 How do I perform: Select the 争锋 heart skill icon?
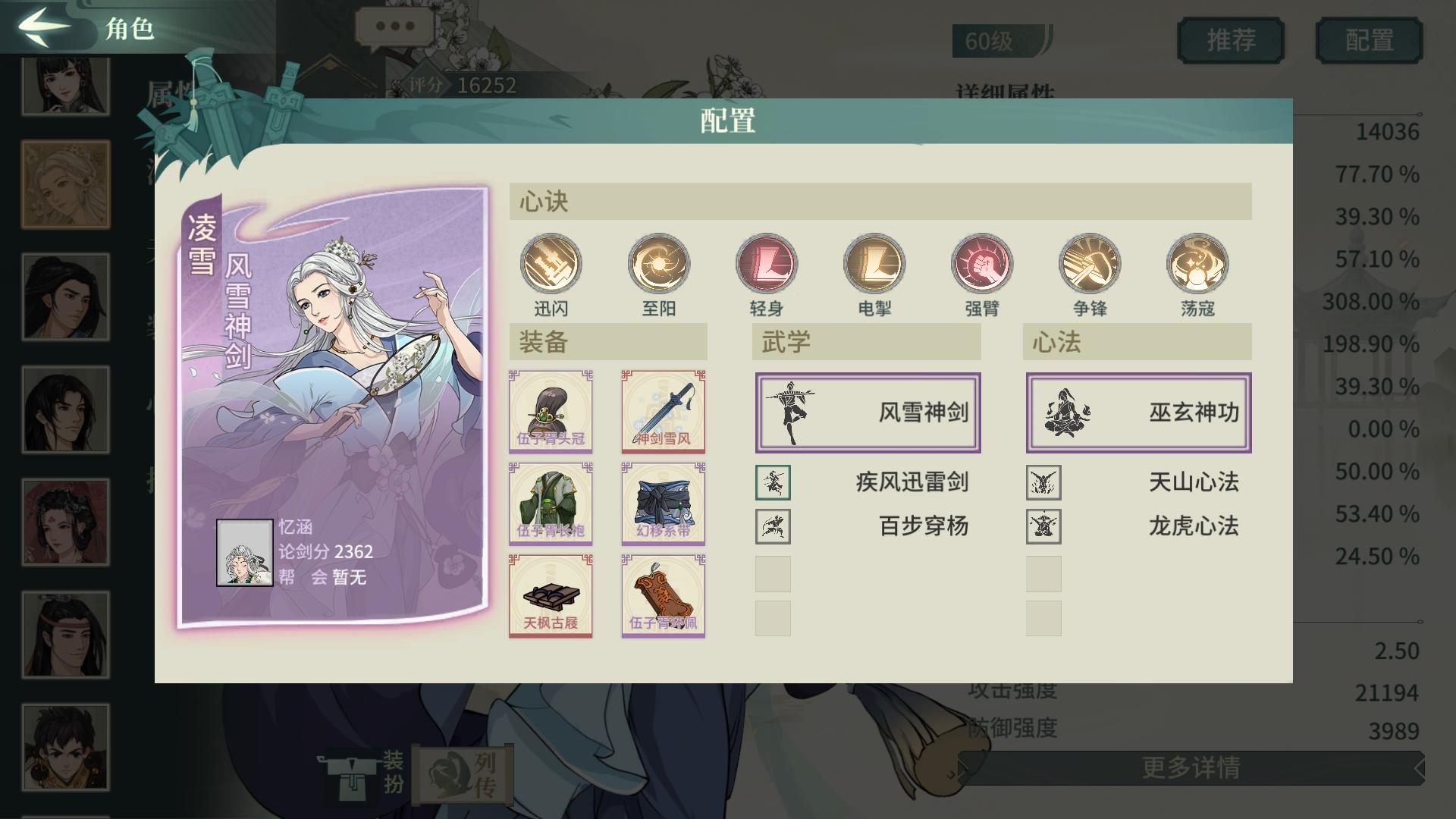click(1090, 265)
